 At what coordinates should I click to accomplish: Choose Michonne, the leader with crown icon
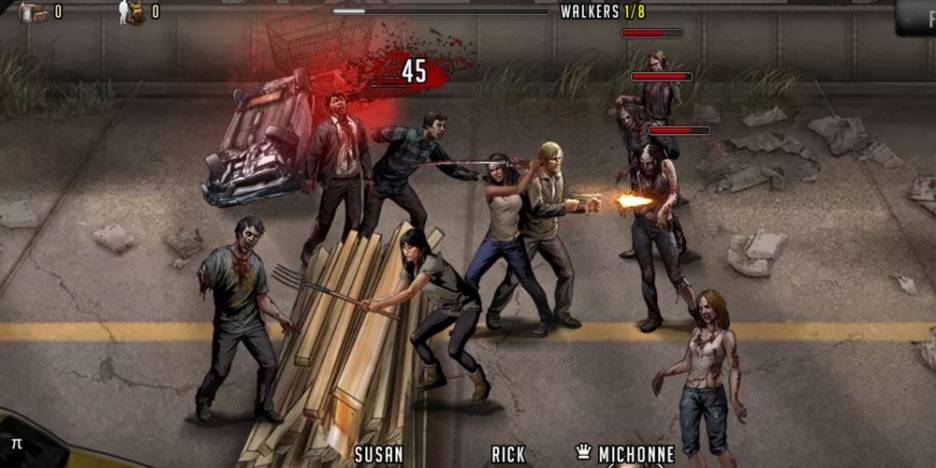coord(624,455)
